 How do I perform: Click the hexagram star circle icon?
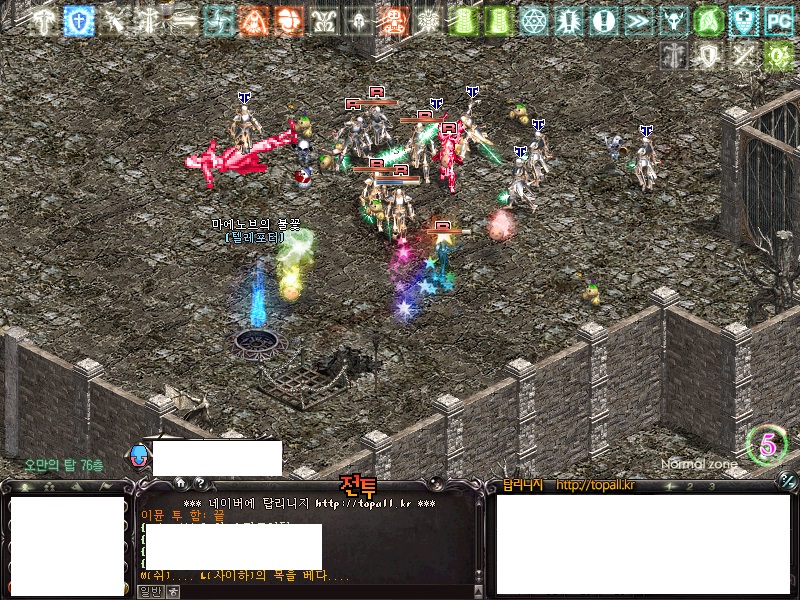(534, 20)
